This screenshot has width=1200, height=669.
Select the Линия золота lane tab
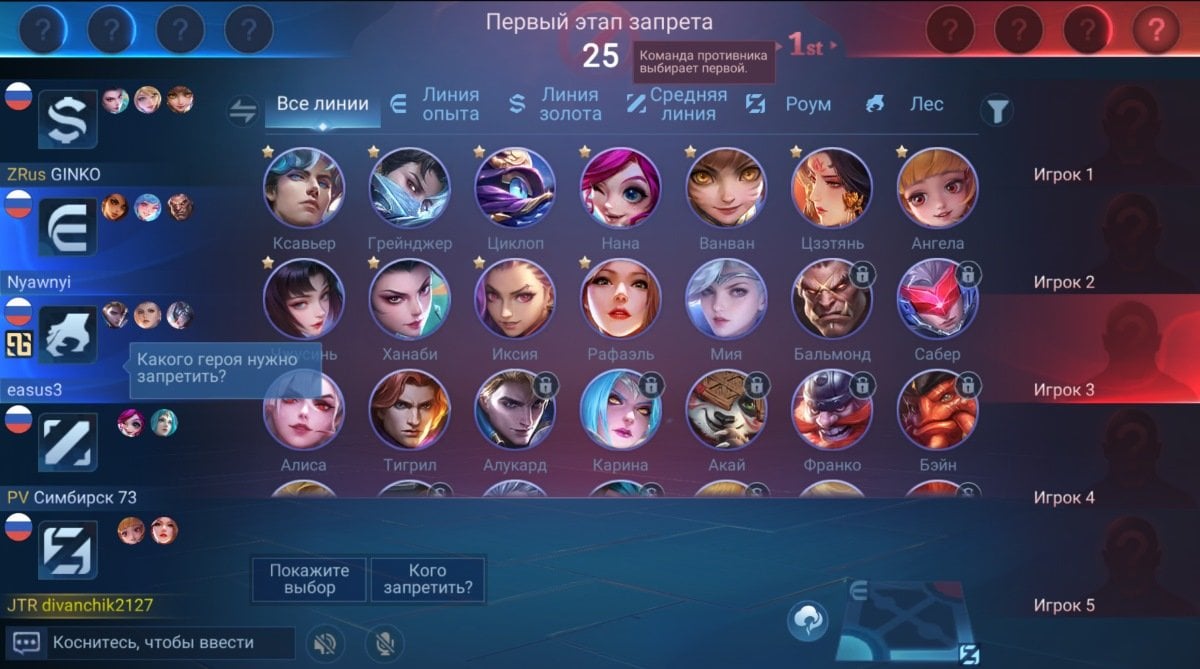(x=557, y=104)
